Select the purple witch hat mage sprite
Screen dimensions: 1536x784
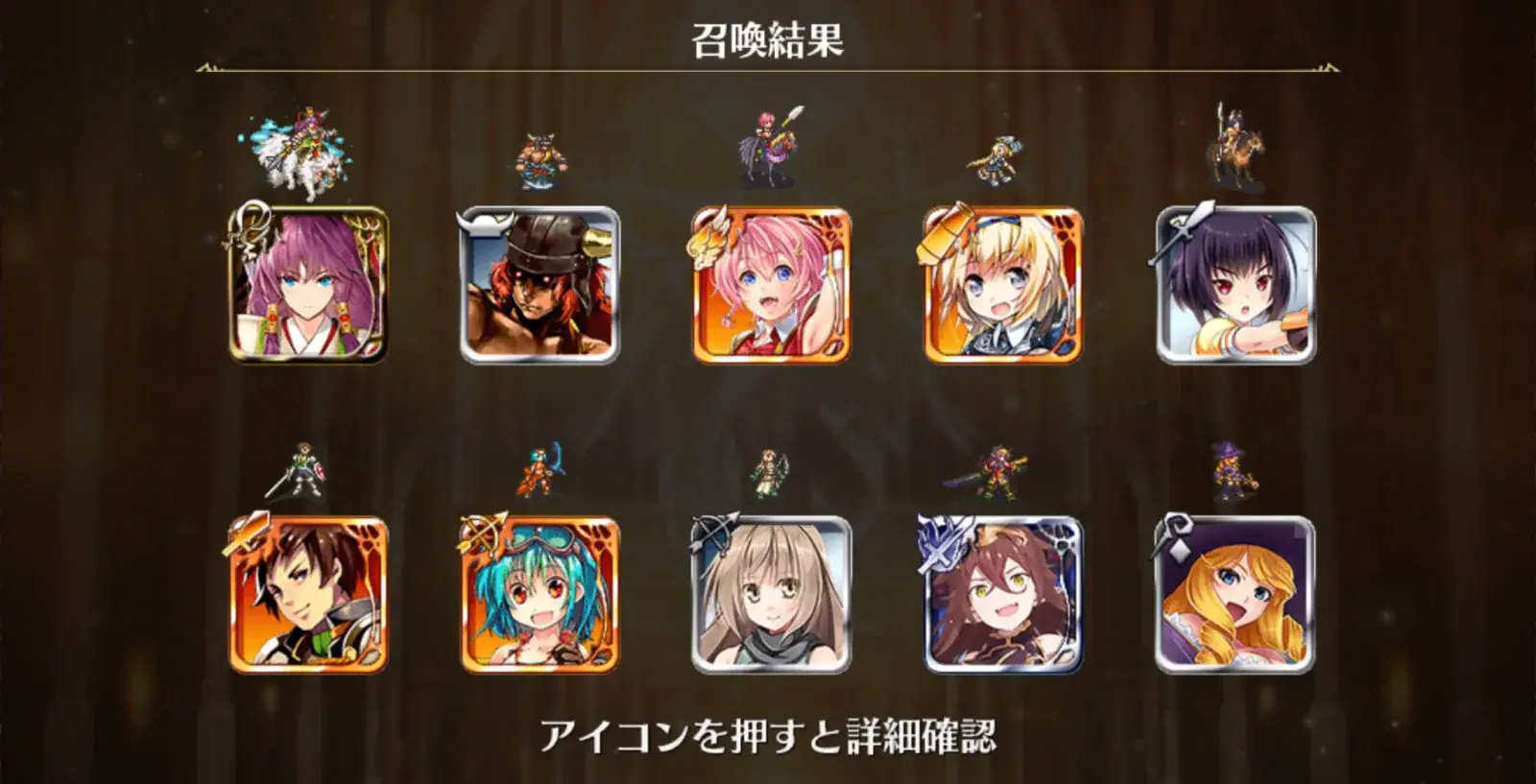(1232, 470)
